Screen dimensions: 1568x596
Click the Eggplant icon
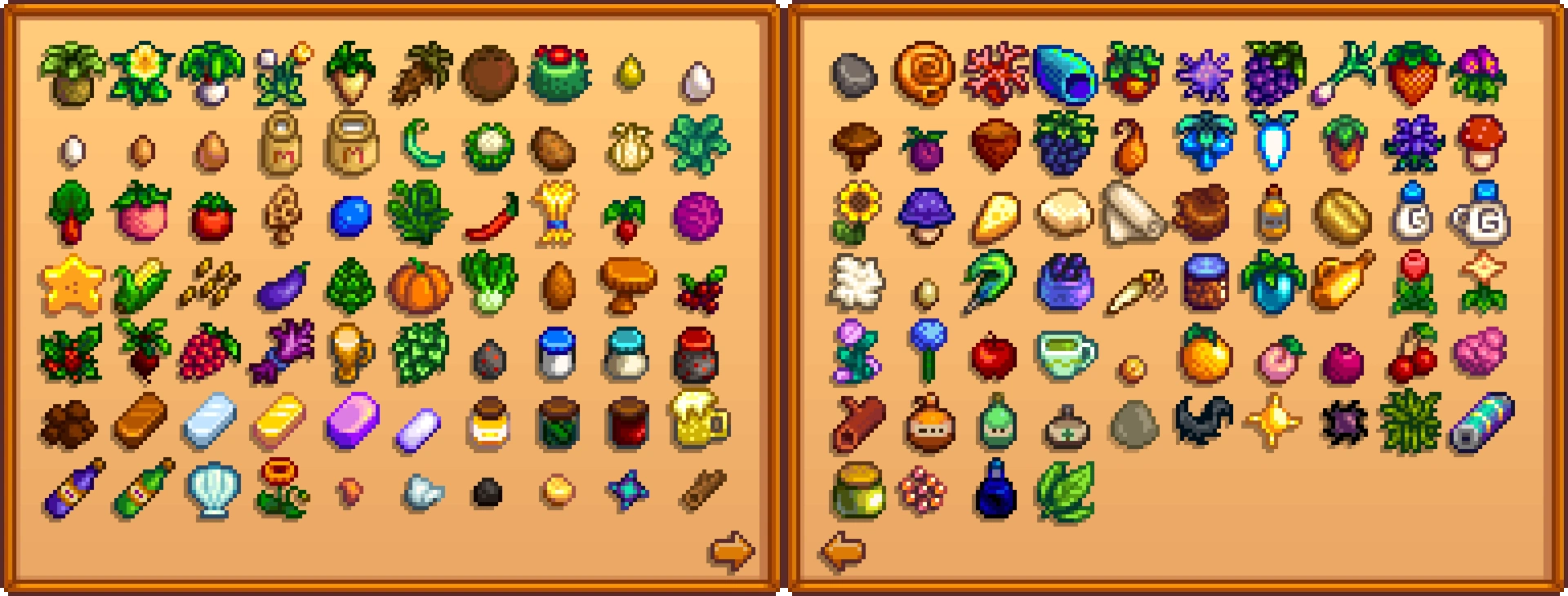click(278, 287)
